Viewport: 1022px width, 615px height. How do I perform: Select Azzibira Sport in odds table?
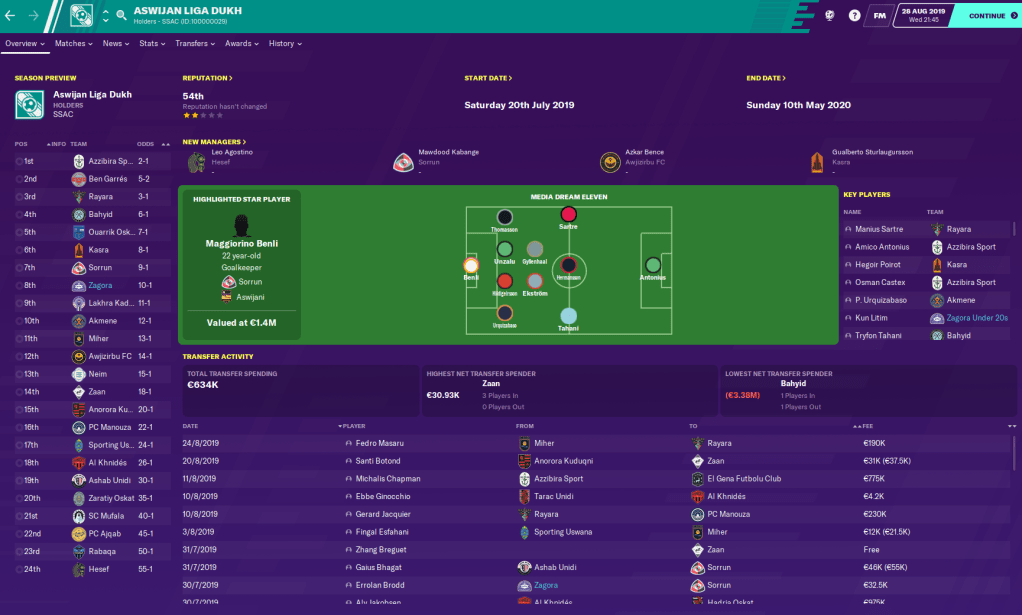click(110, 161)
